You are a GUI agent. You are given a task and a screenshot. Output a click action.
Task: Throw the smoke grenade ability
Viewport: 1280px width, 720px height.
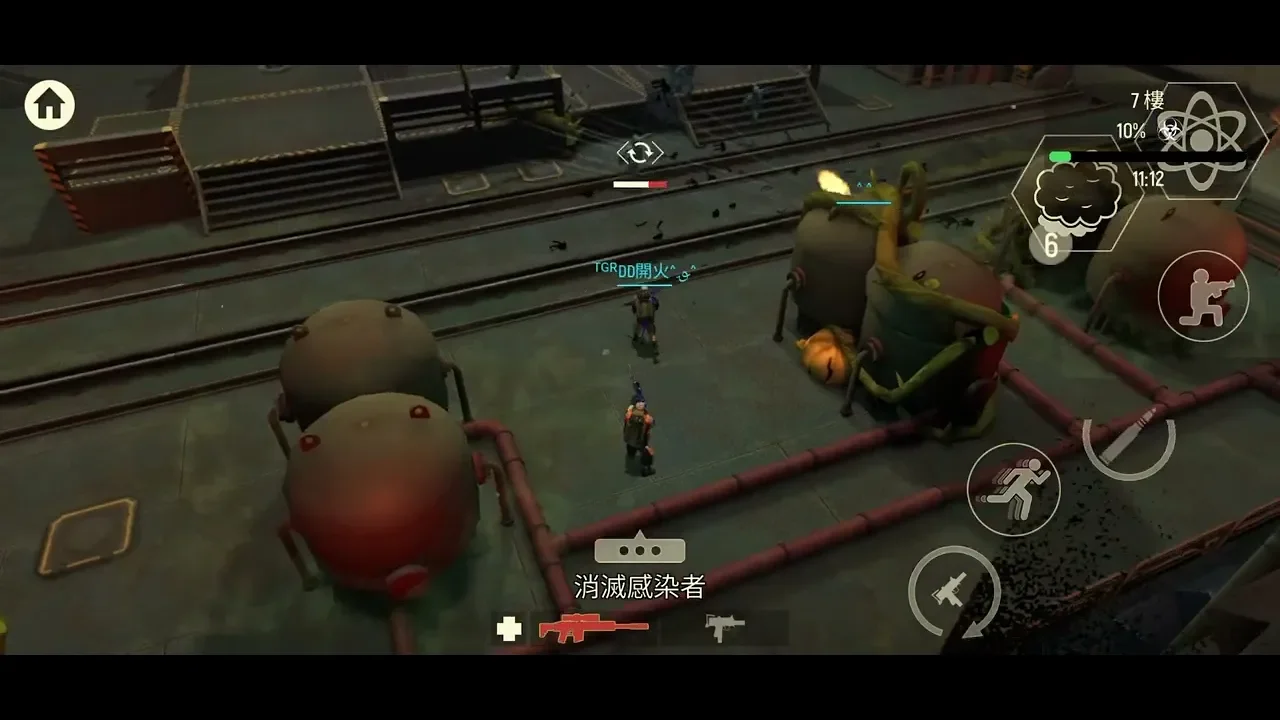[x=1072, y=194]
